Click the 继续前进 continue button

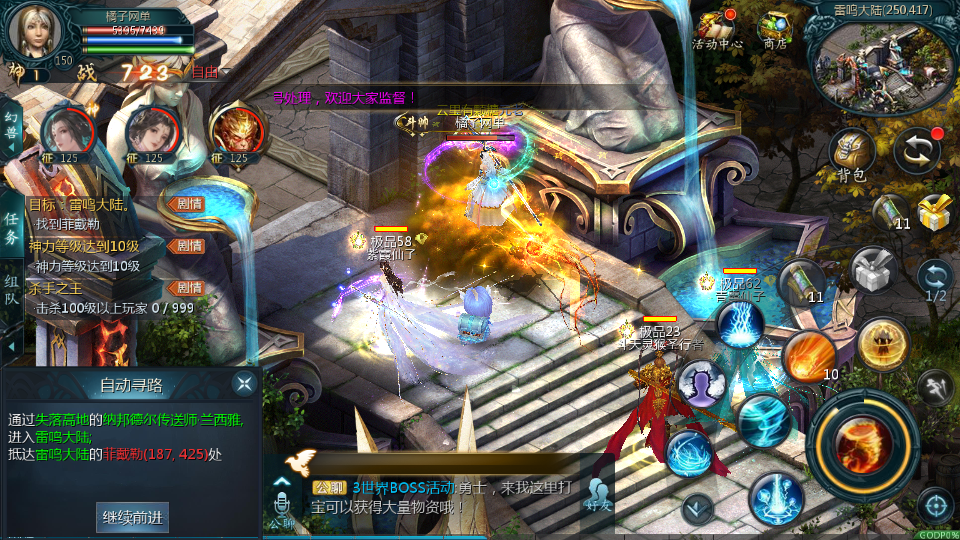[132, 517]
